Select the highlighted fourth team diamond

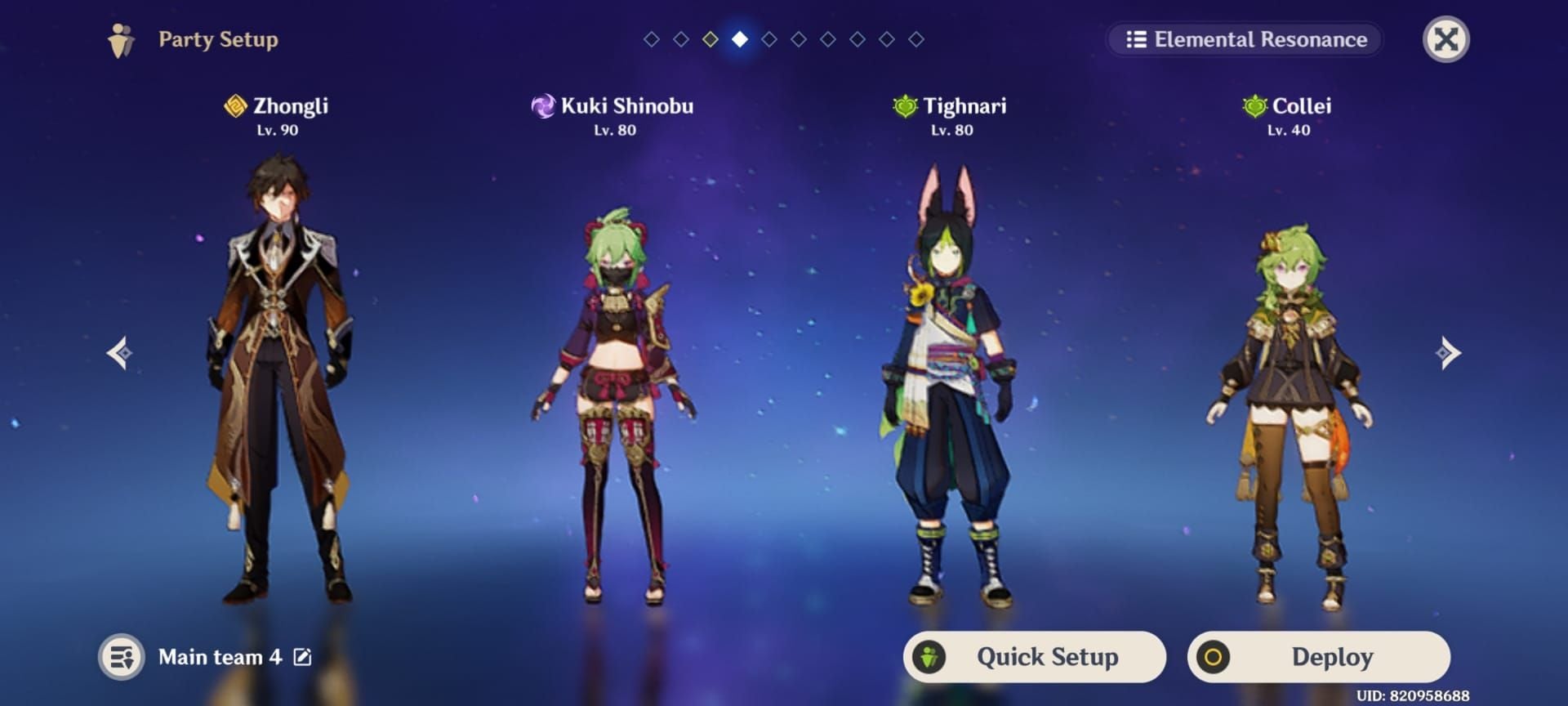click(x=741, y=38)
